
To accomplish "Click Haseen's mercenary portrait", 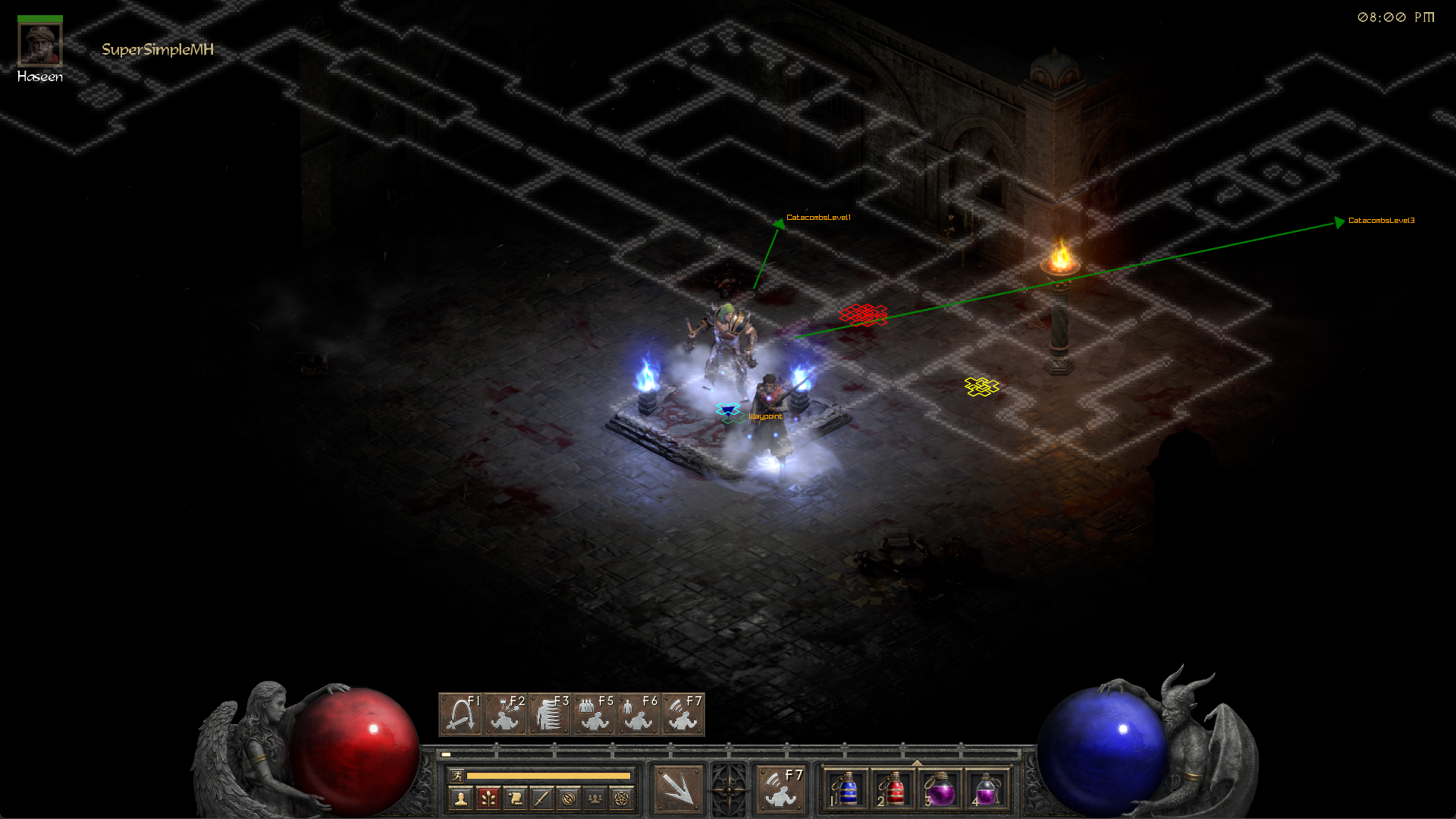I will 40,45.
